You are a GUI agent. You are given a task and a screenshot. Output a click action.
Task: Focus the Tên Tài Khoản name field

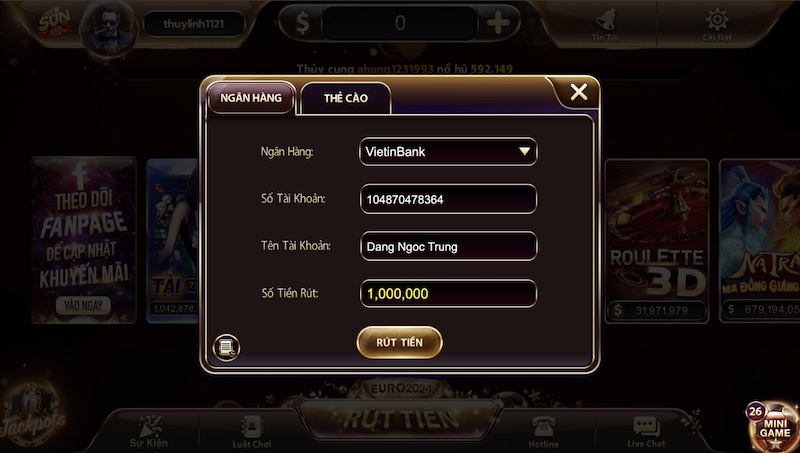448,246
